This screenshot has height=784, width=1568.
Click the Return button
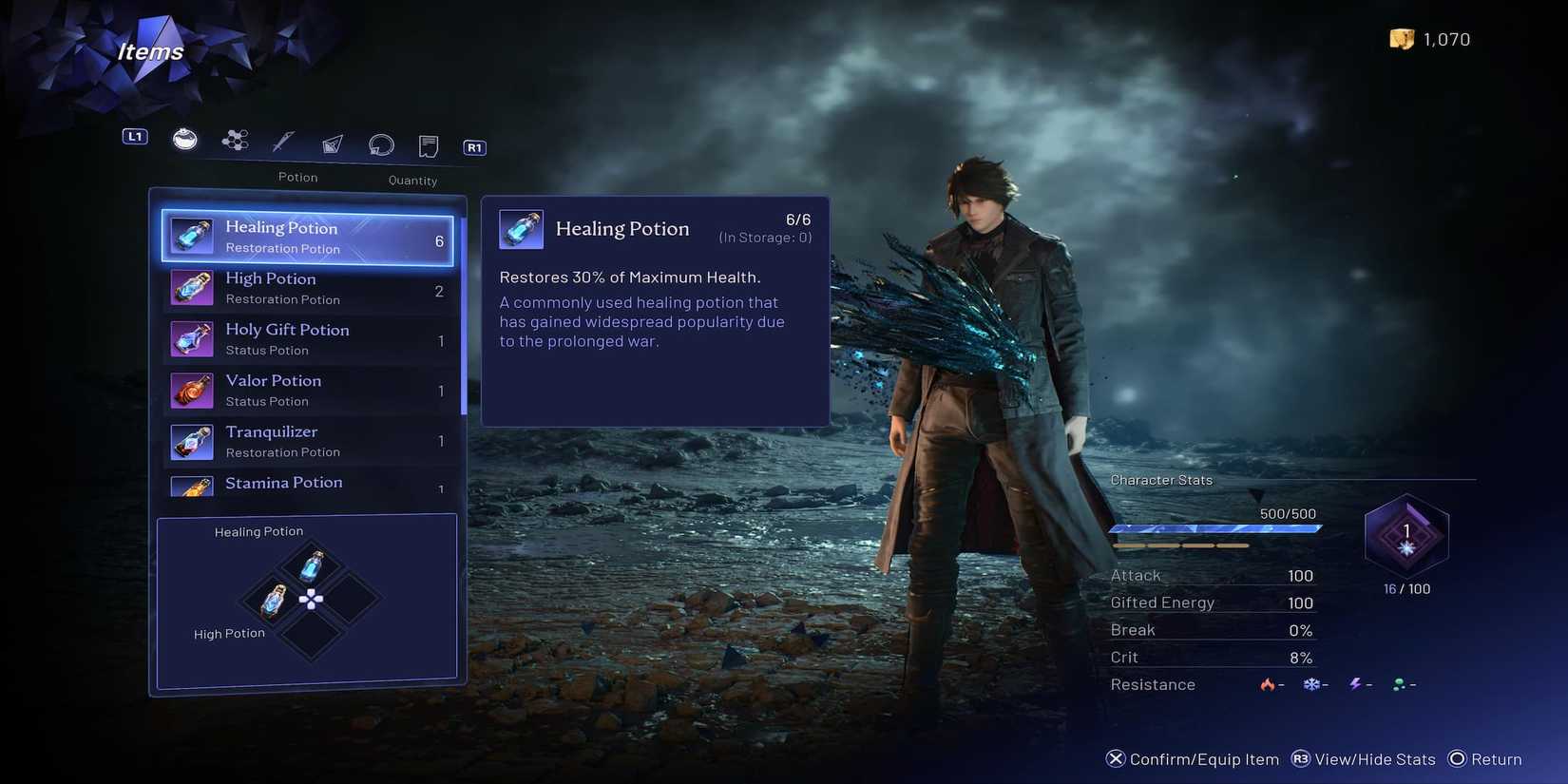coord(1485,759)
